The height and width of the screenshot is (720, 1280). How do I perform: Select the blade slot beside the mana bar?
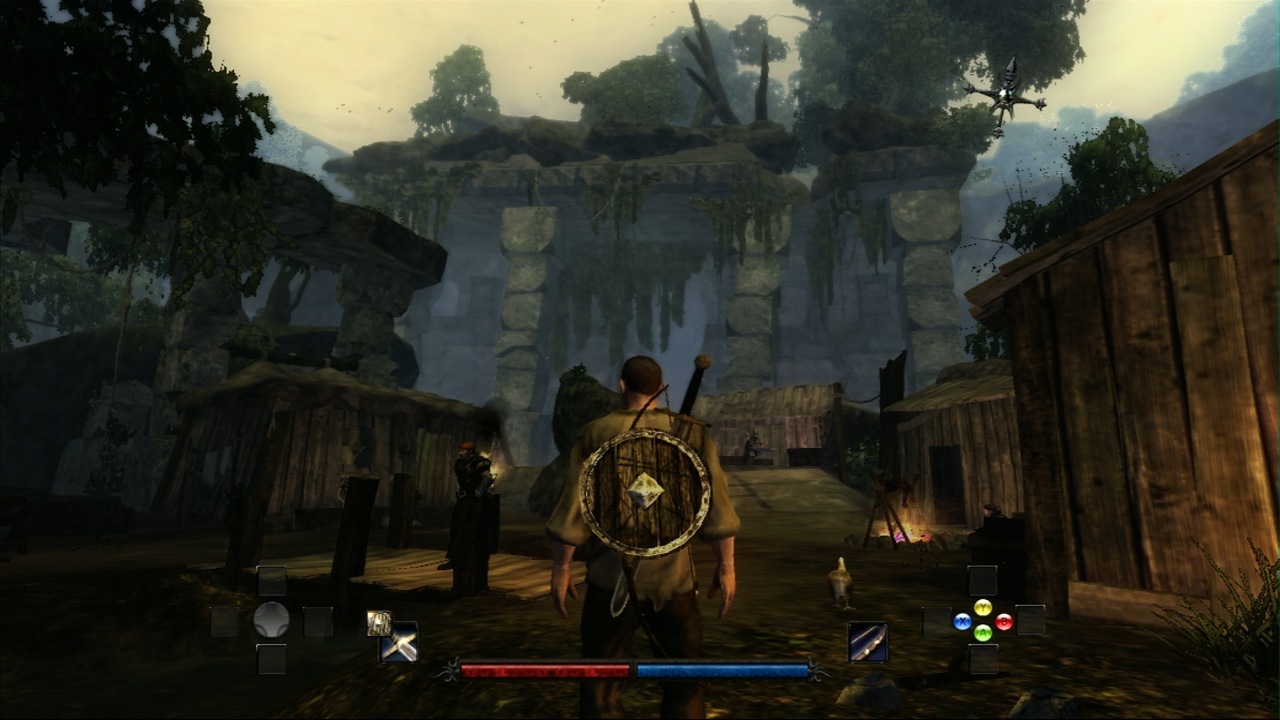[x=867, y=642]
